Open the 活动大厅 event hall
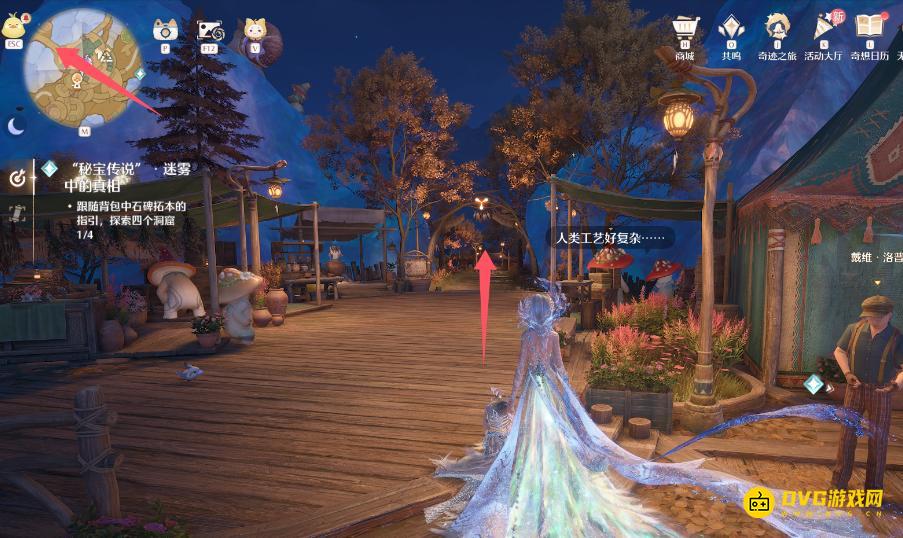The height and width of the screenshot is (538, 903). [x=825, y=29]
